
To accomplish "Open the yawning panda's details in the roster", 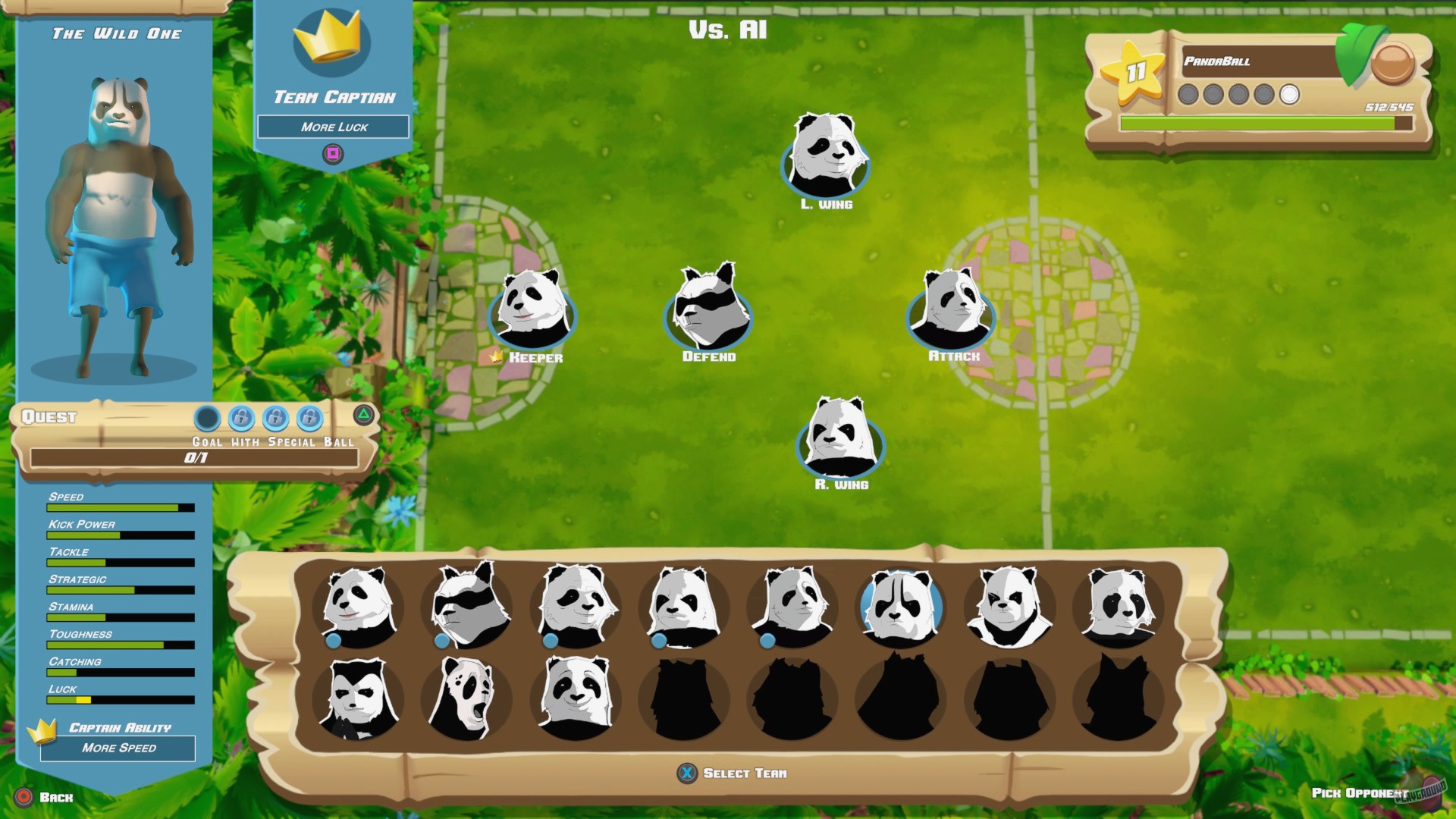I will pos(469,698).
